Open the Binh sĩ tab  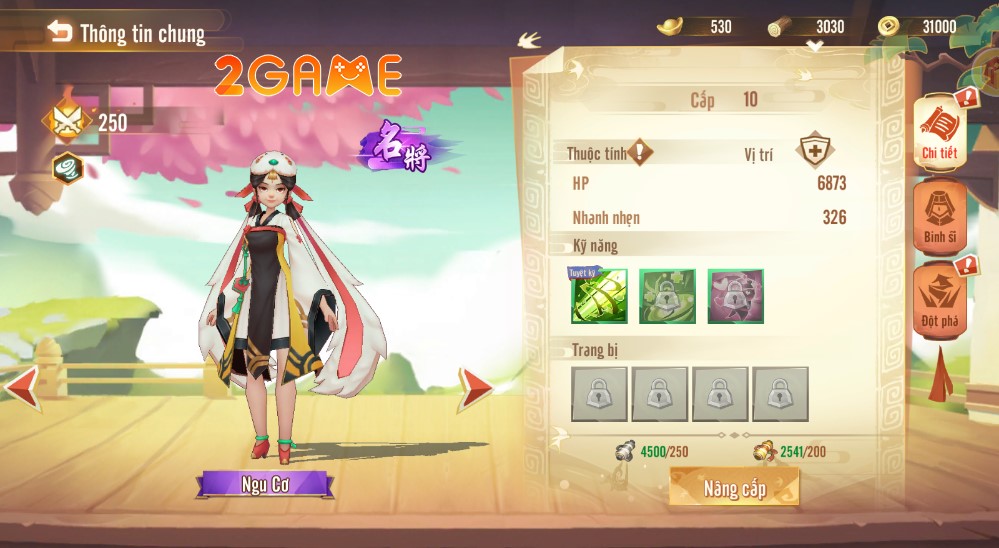(x=939, y=216)
